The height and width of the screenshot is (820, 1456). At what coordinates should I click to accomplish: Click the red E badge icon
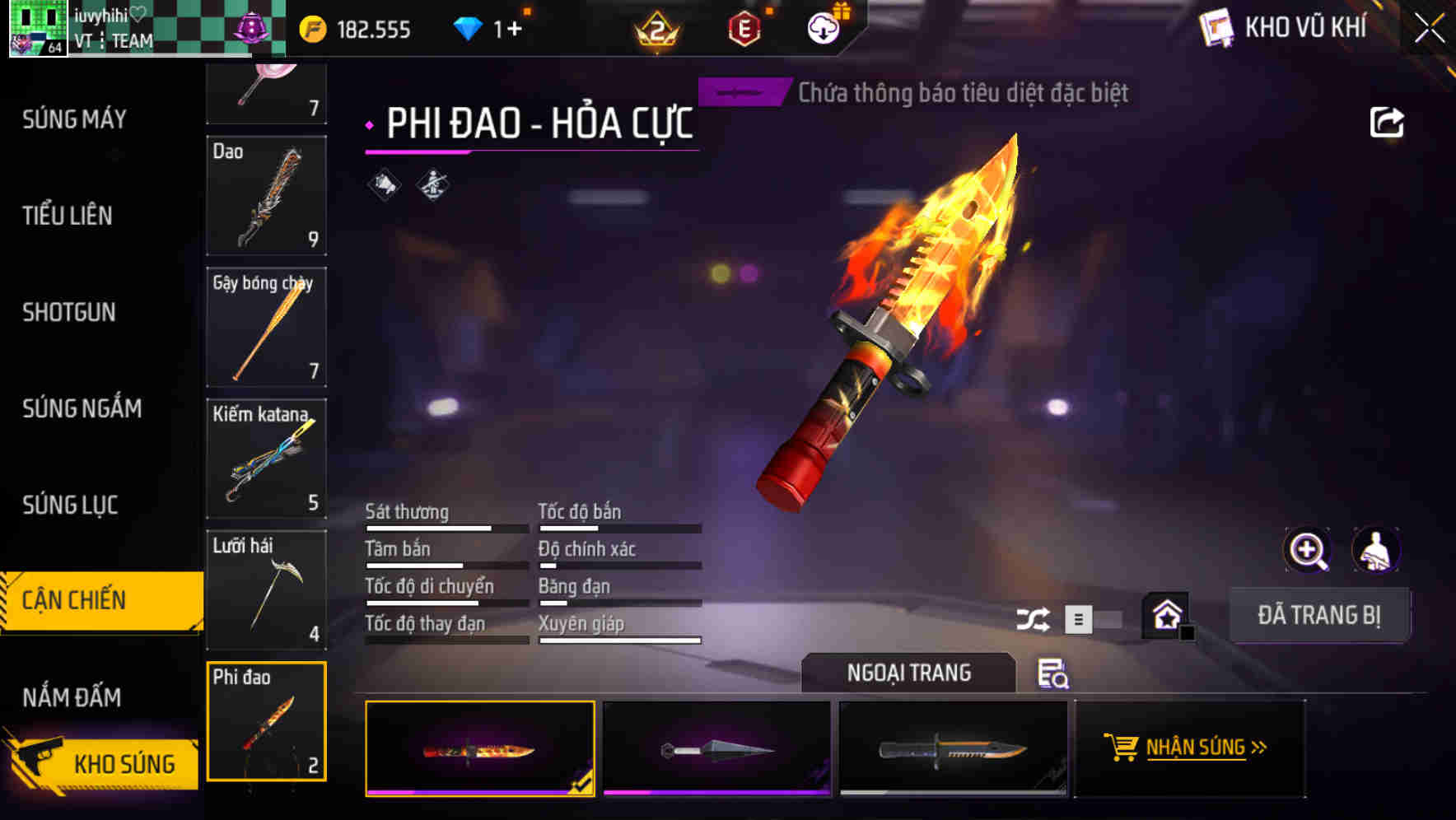pos(745,27)
